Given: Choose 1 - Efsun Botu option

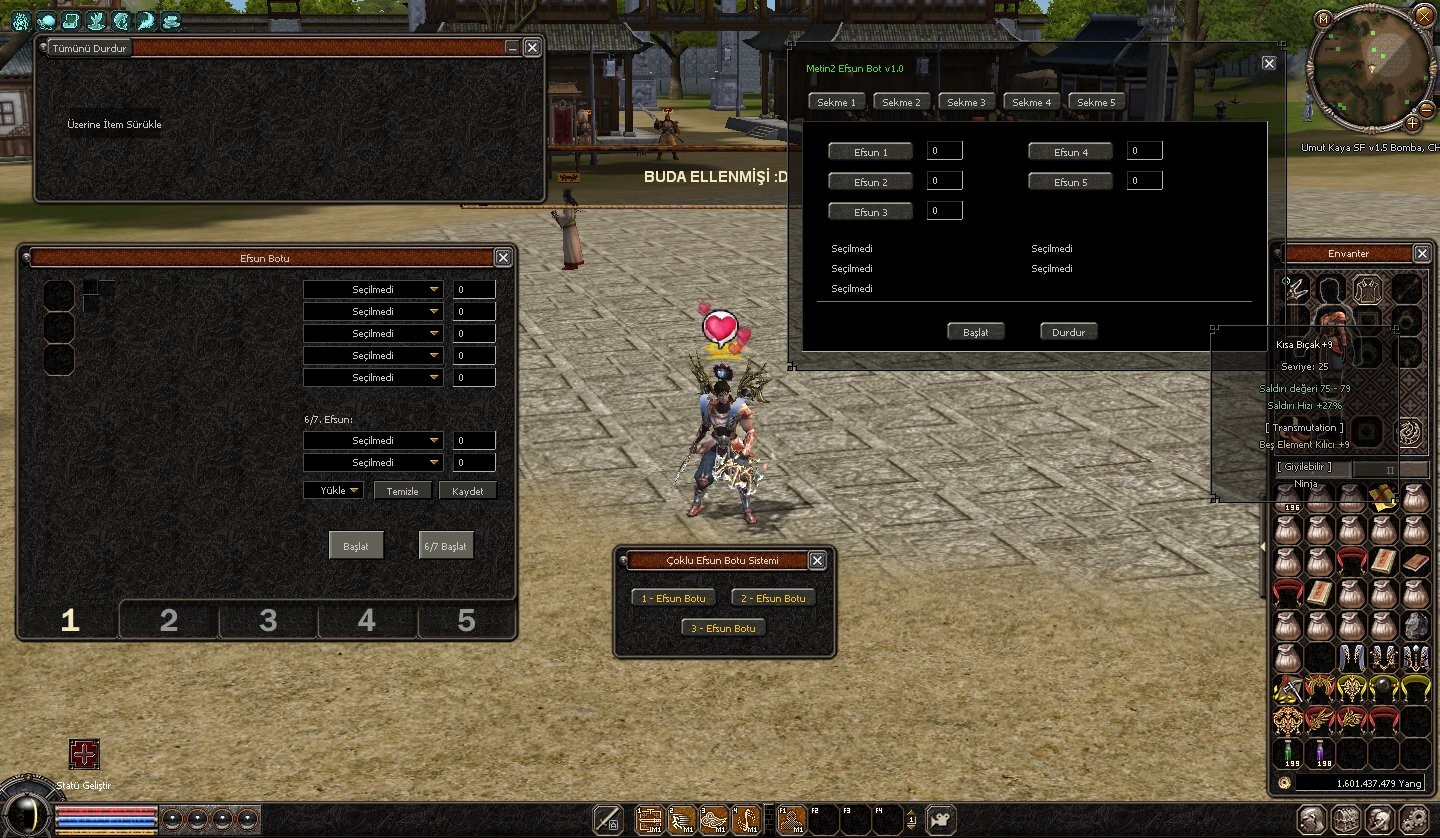Looking at the screenshot, I should pyautogui.click(x=673, y=598).
